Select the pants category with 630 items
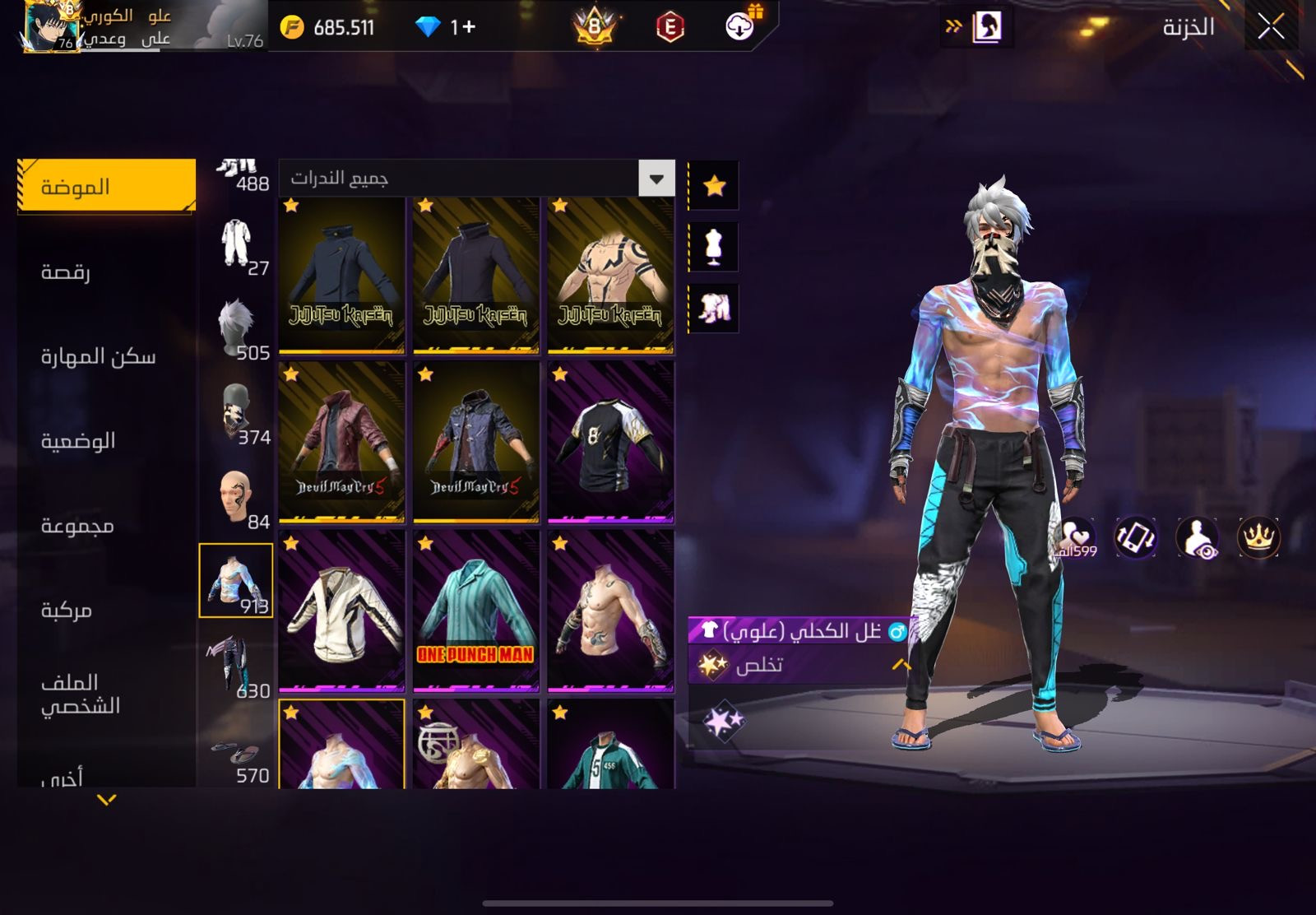The image size is (1316, 915). pos(237,665)
